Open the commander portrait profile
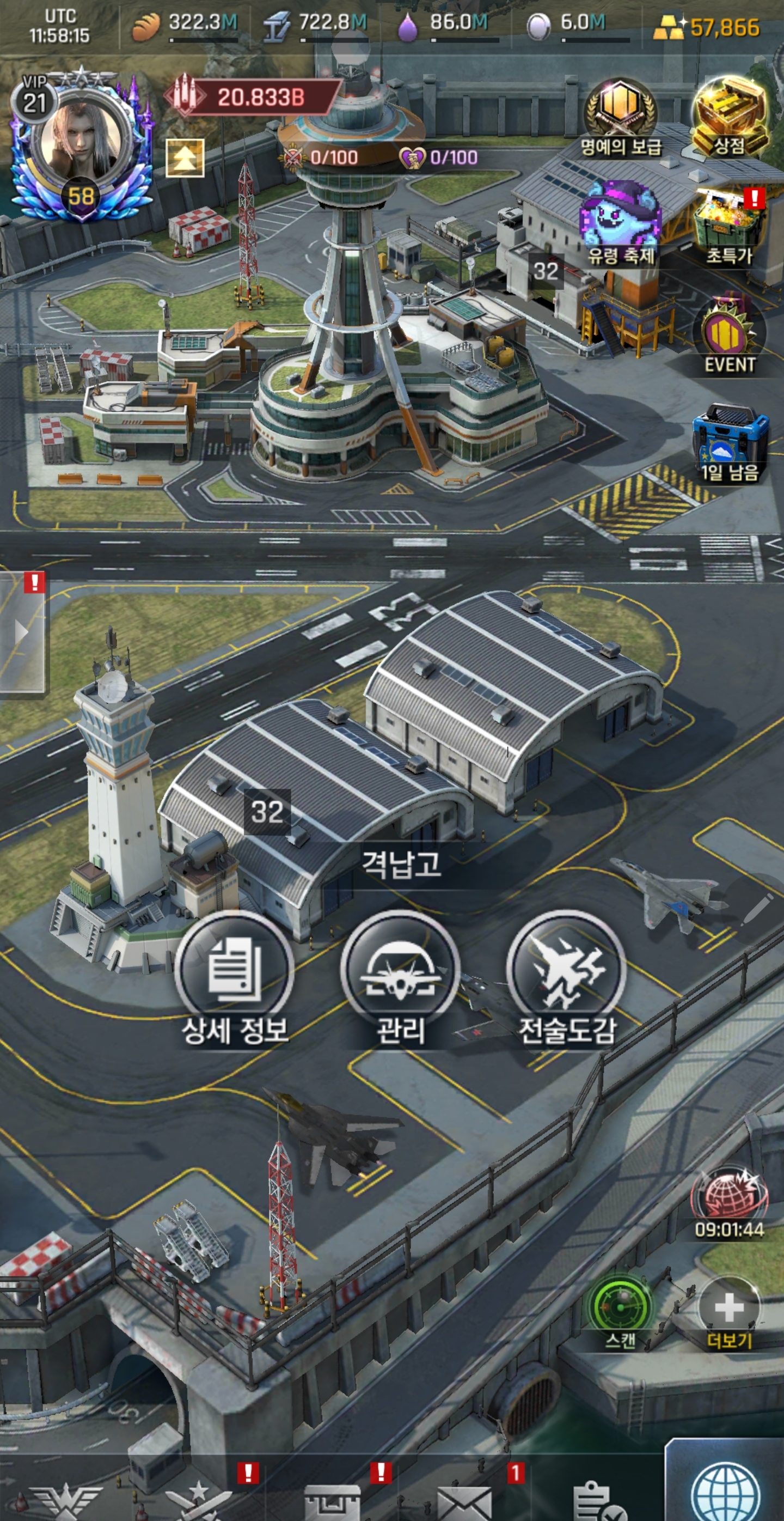784x1521 pixels. point(83,142)
